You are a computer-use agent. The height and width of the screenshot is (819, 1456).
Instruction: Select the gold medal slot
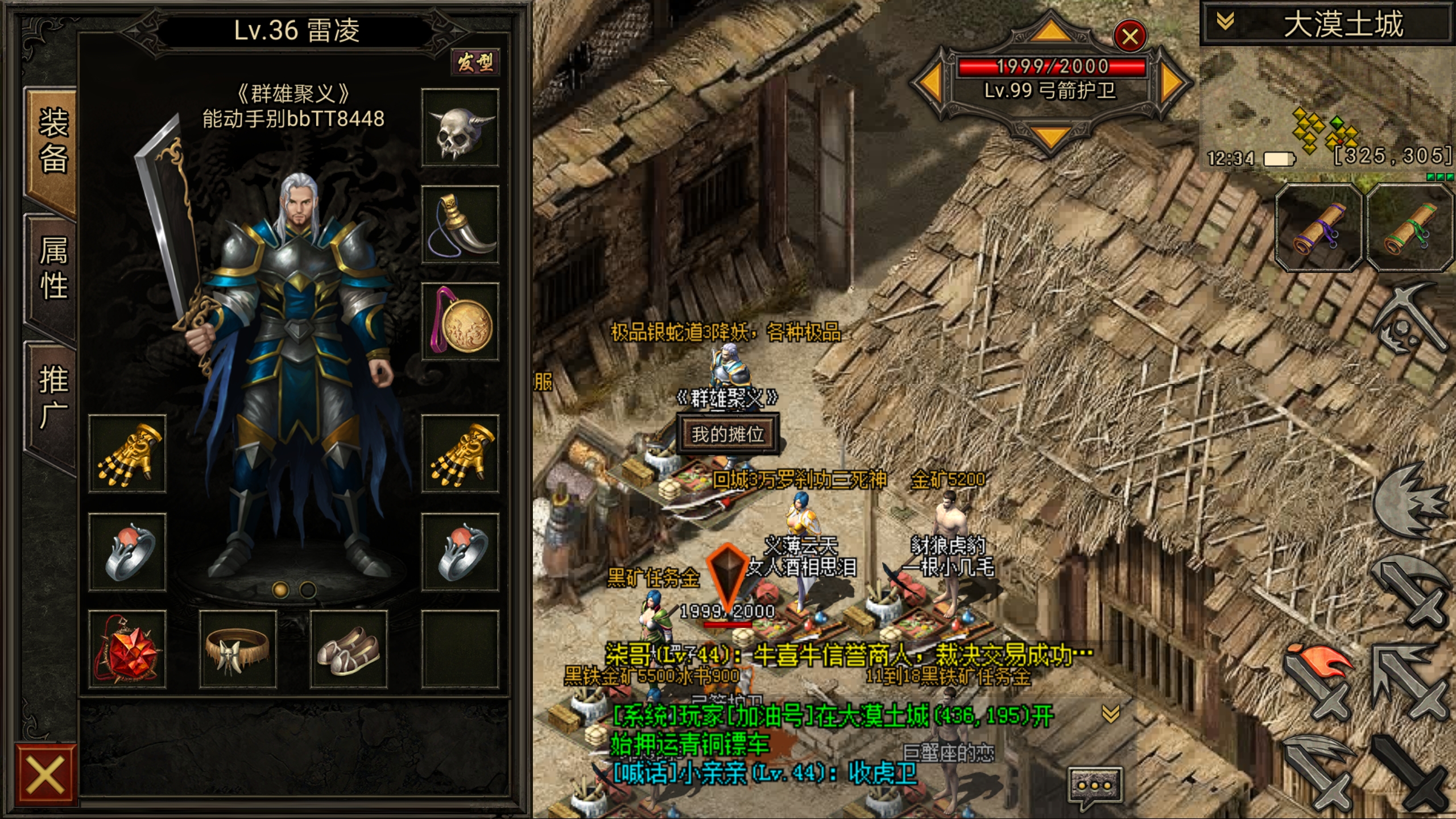[460, 322]
